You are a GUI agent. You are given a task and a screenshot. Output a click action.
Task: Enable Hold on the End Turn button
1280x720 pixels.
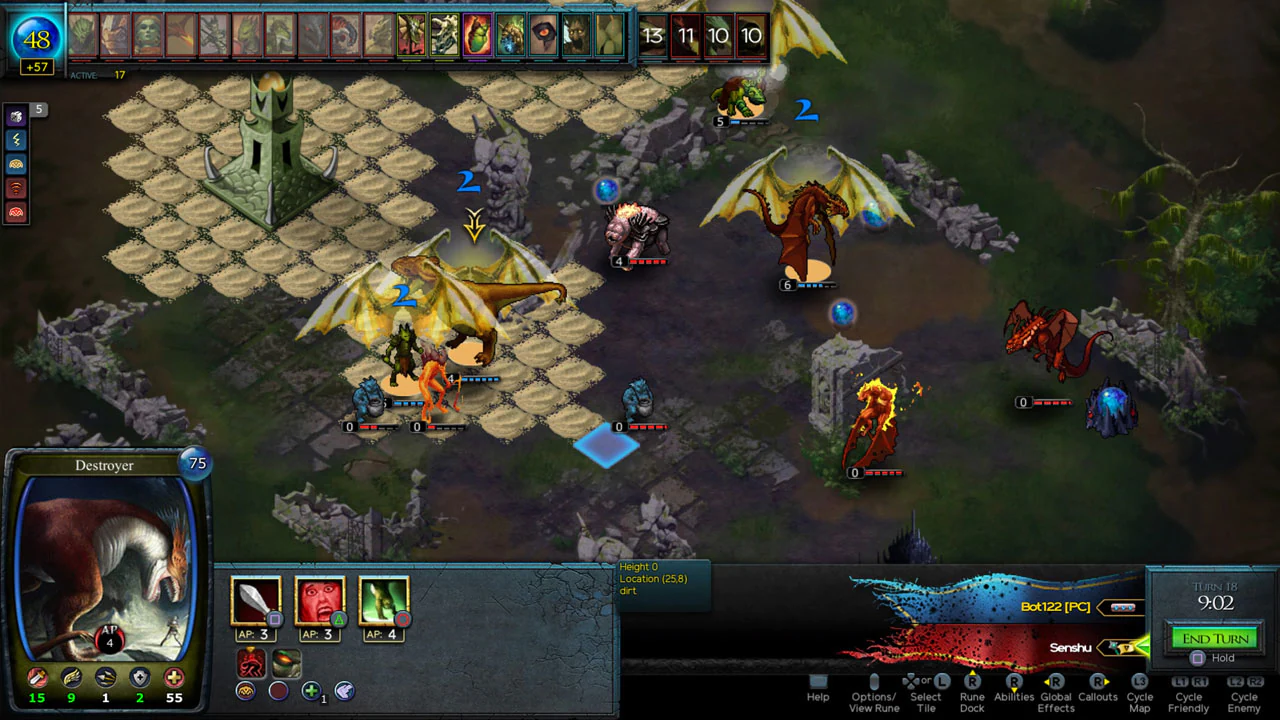1198,657
